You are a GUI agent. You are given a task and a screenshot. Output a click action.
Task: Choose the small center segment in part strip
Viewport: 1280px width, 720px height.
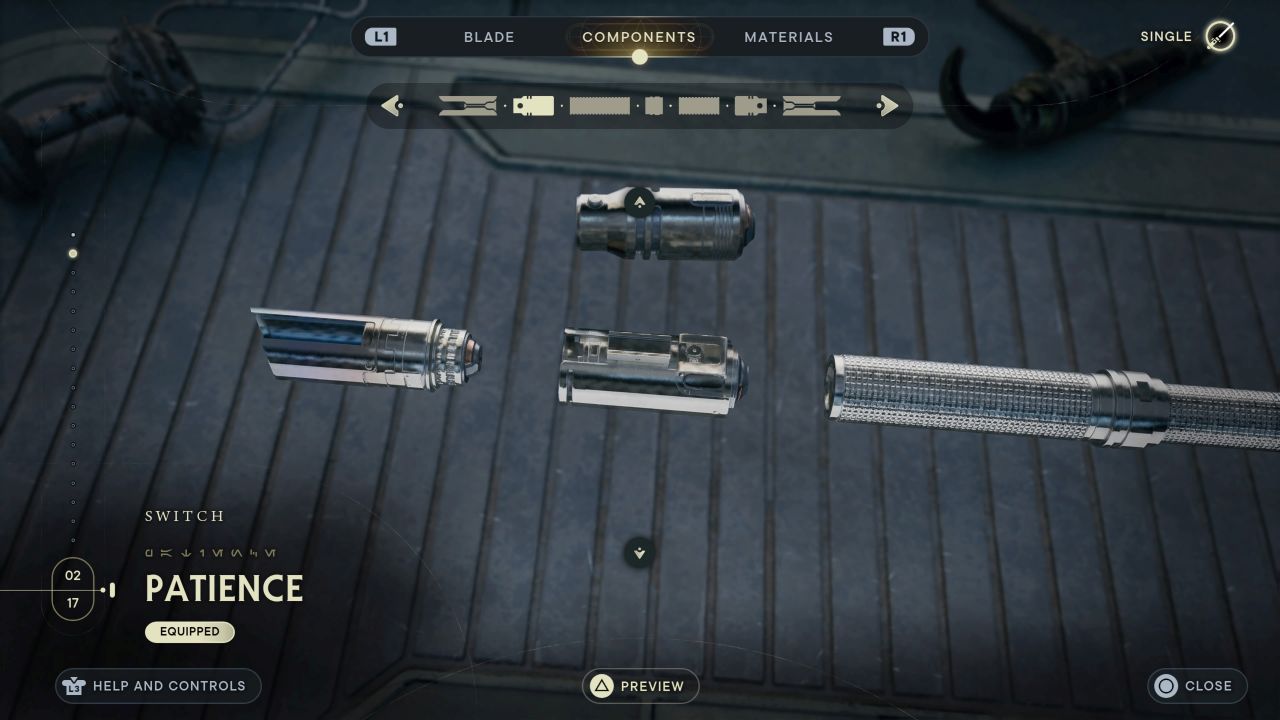654,105
